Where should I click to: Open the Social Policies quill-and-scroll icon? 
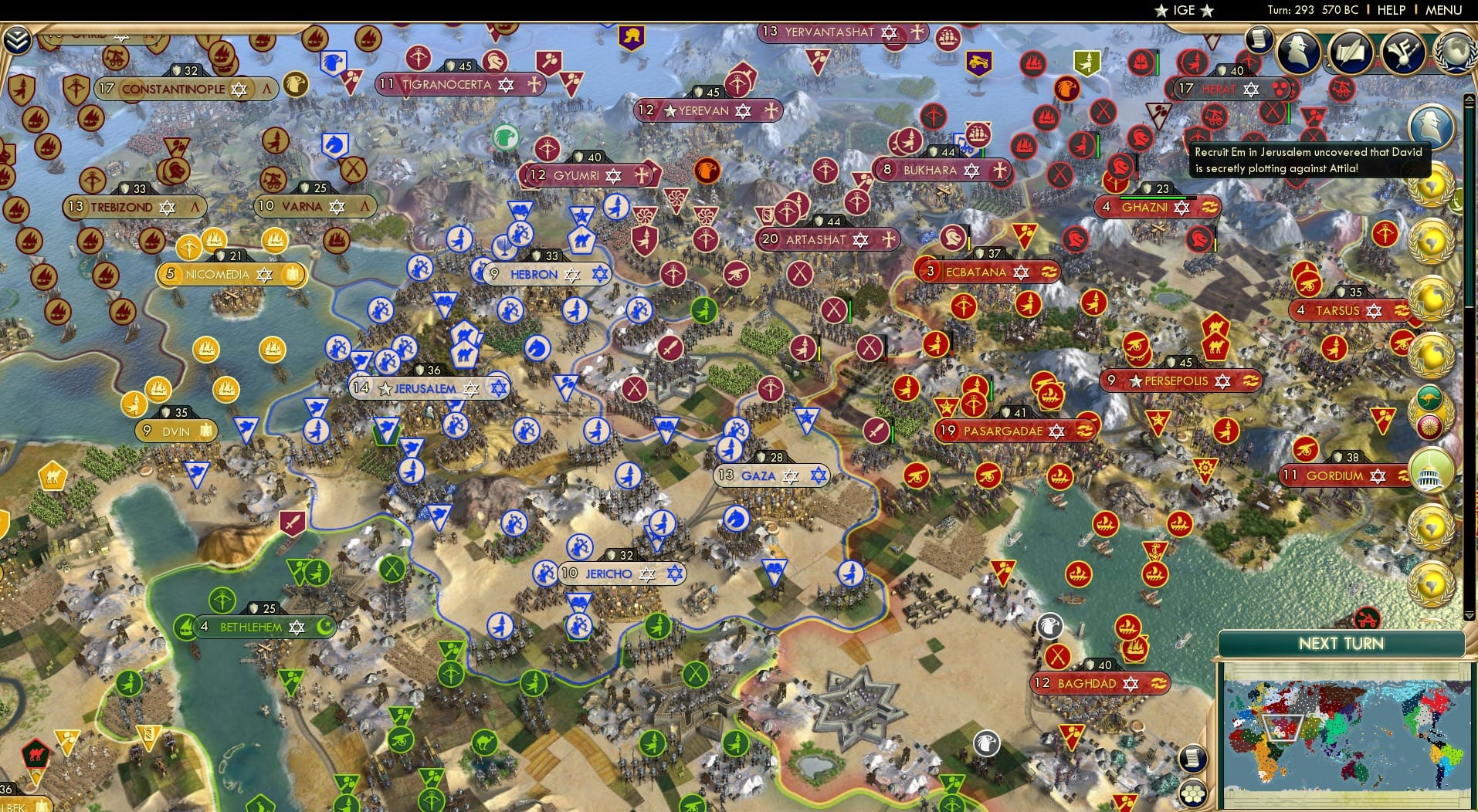pyautogui.click(x=1351, y=53)
